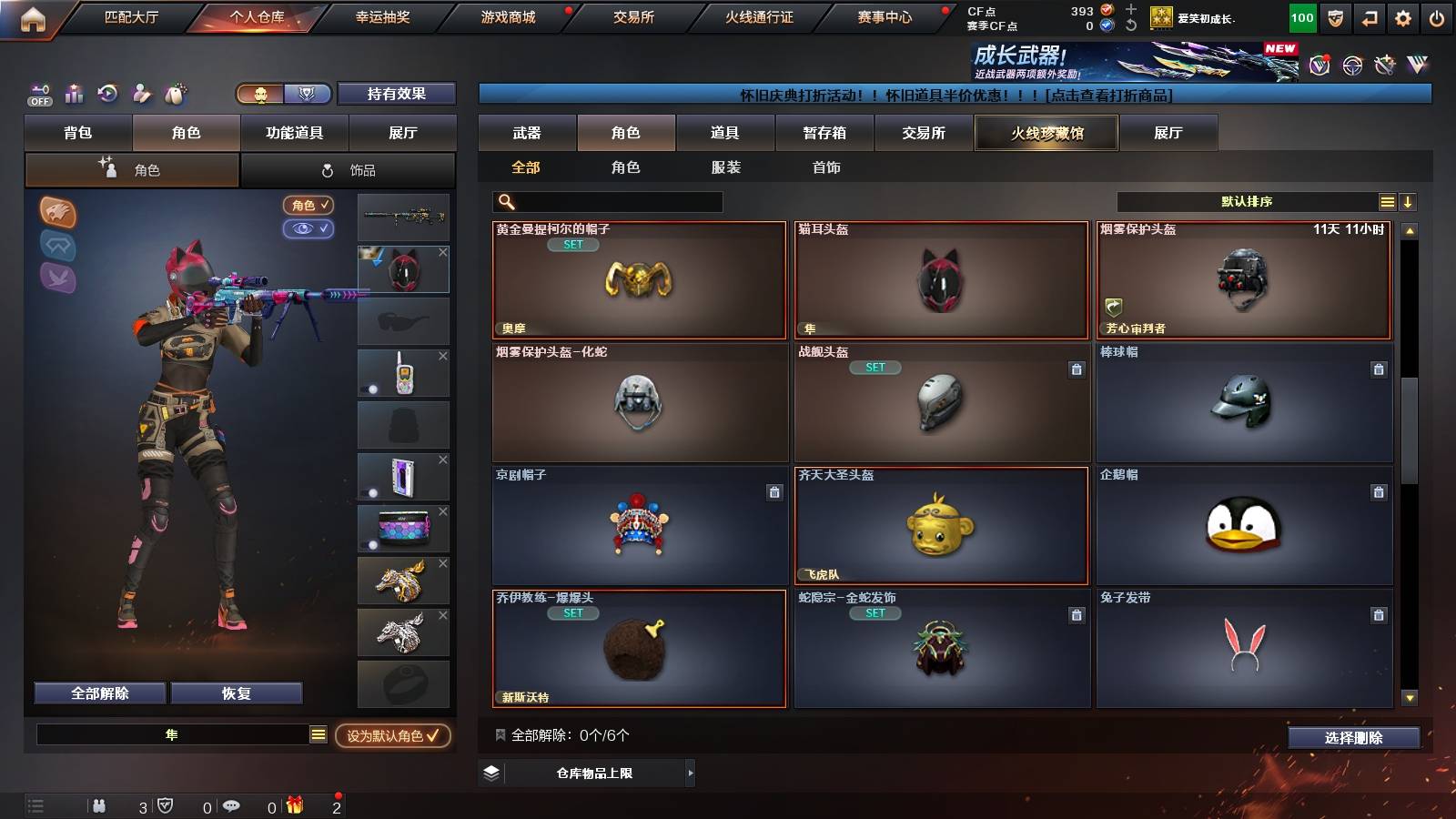Click the replay playback icon
1456x819 pixels.
coord(109,94)
